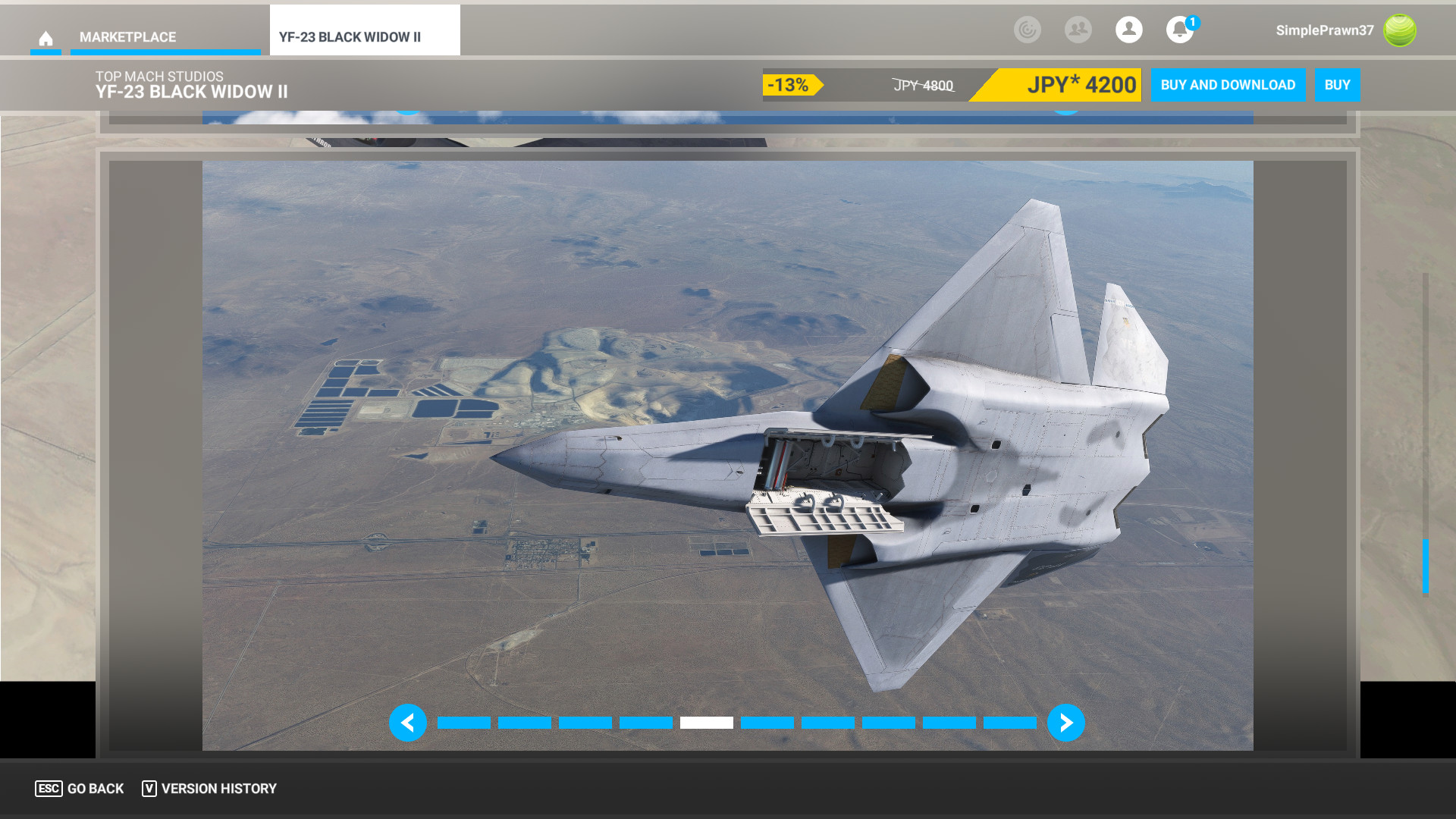1456x819 pixels.
Task: Click the Buy button
Action: point(1337,85)
